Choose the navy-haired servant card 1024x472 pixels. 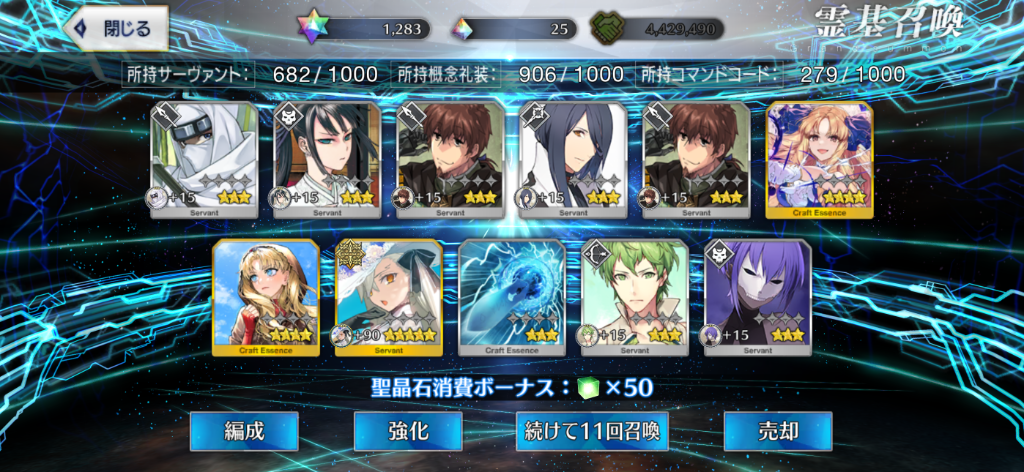point(573,160)
